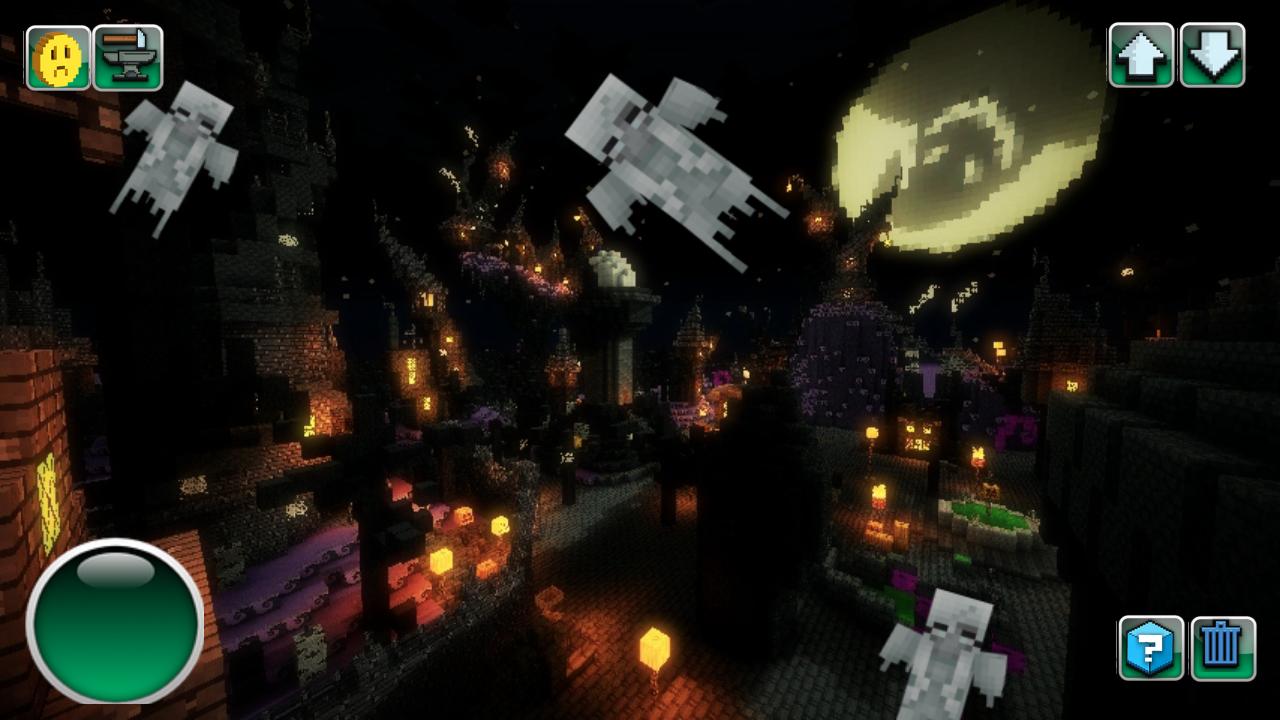Click the flying ghost near the moon
Image resolution: width=1280 pixels, height=720 pixels.
tap(665, 170)
